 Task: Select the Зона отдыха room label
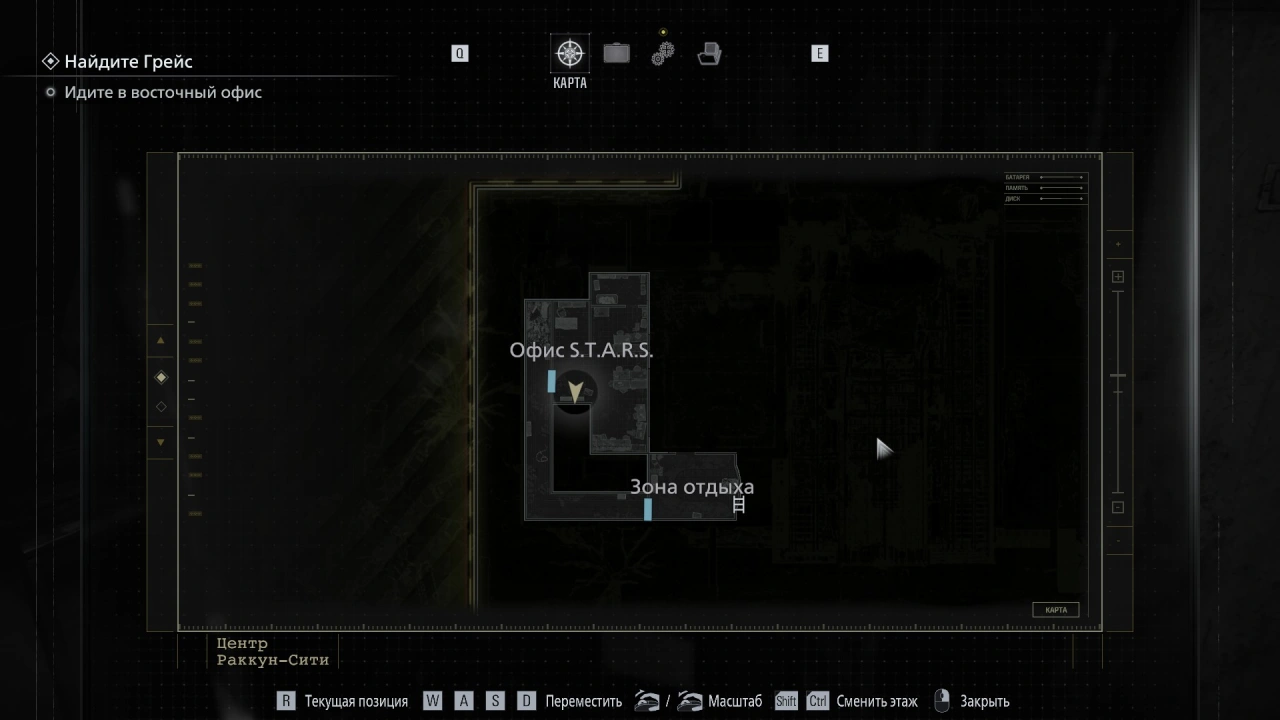click(691, 487)
